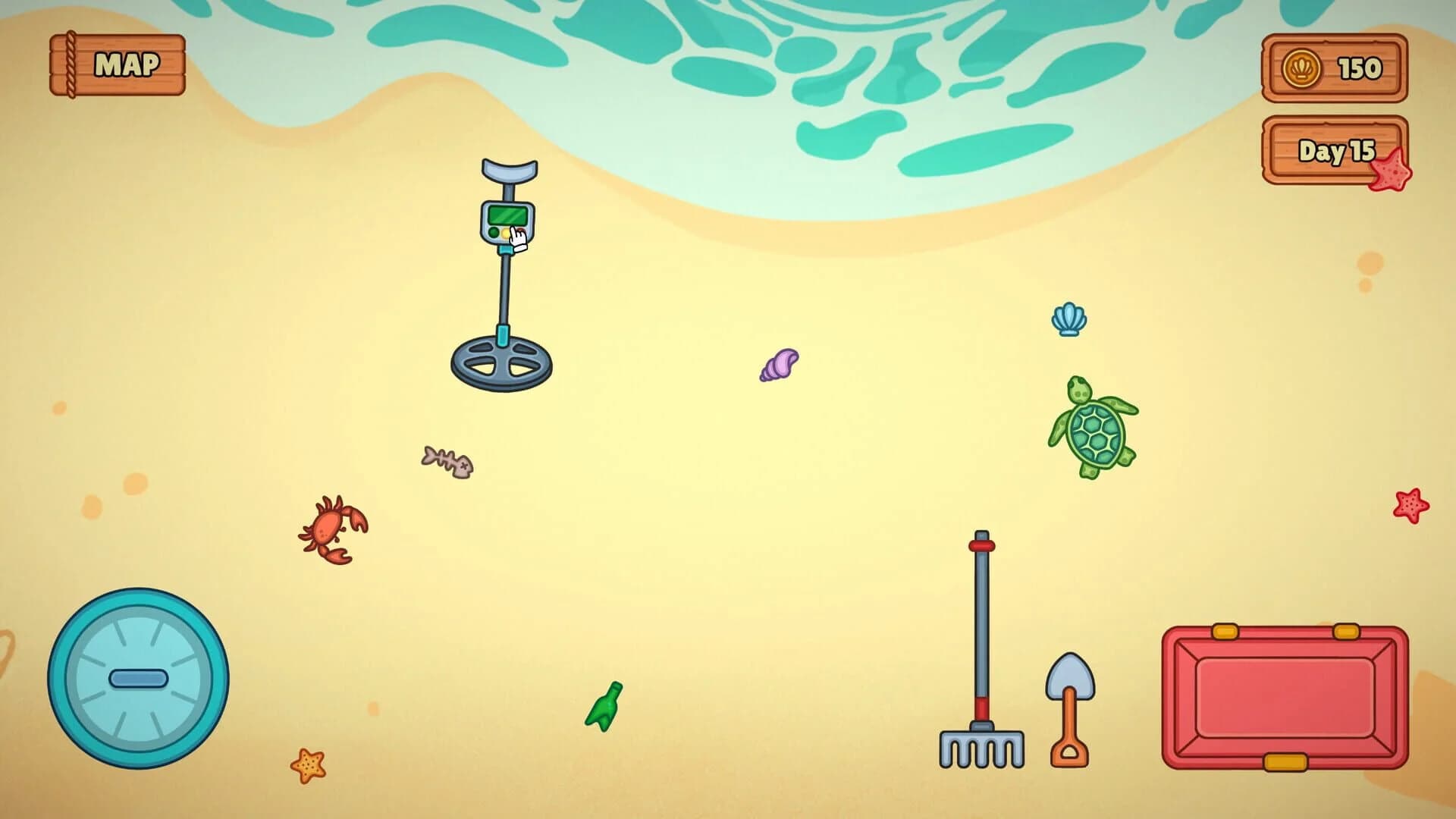Image resolution: width=1456 pixels, height=819 pixels.
Task: Click the purple spiral seashell
Action: (x=777, y=364)
